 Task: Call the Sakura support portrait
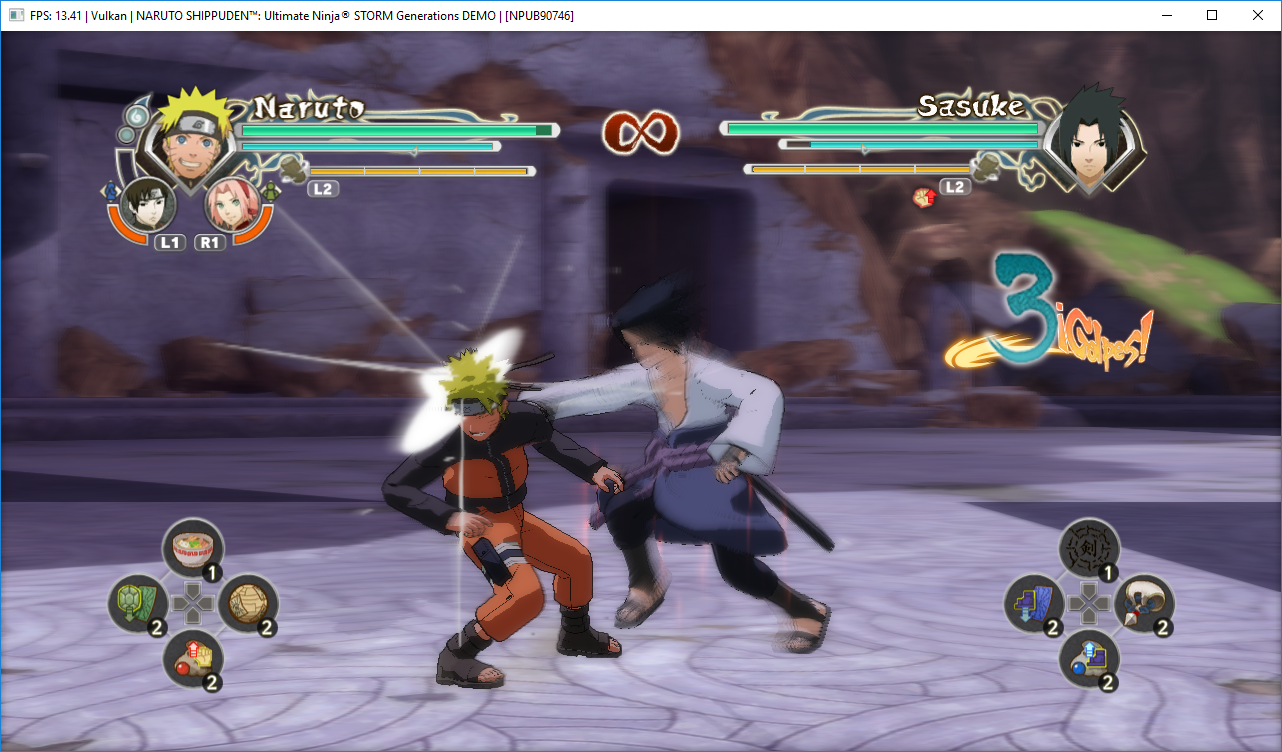(231, 205)
